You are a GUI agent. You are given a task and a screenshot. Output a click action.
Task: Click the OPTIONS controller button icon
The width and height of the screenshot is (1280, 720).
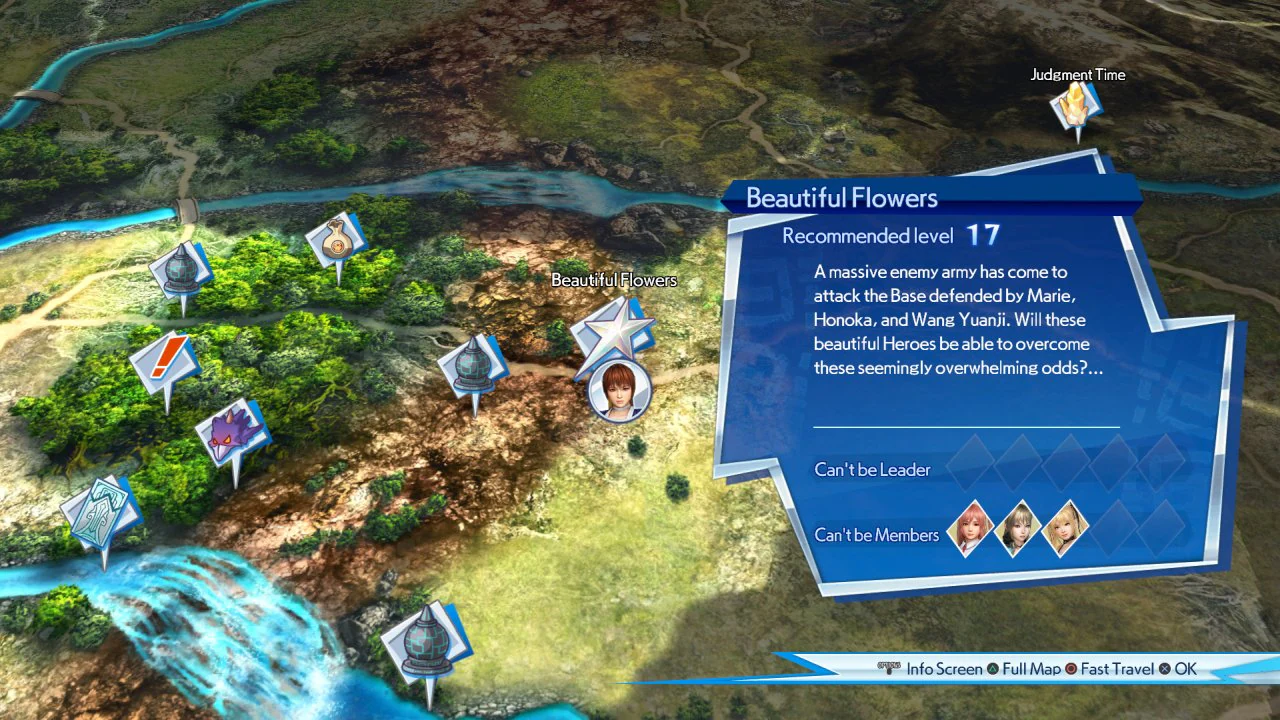pos(888,669)
